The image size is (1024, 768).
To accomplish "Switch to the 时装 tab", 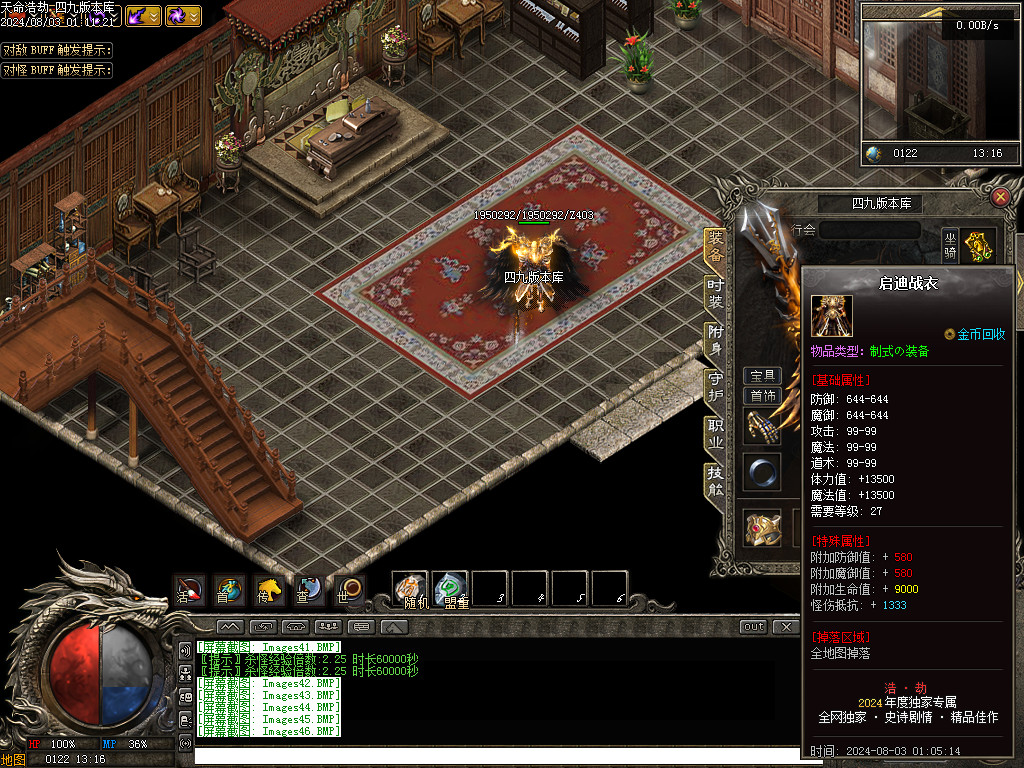I will [x=714, y=292].
